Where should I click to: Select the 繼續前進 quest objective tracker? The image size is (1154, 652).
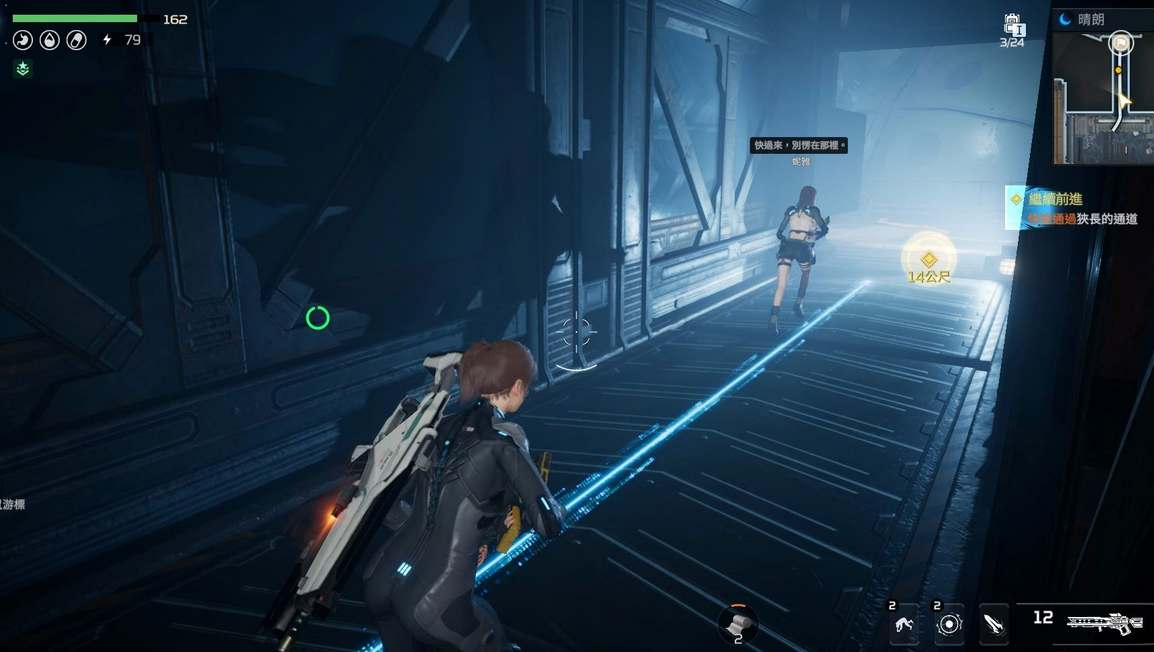pos(1076,208)
